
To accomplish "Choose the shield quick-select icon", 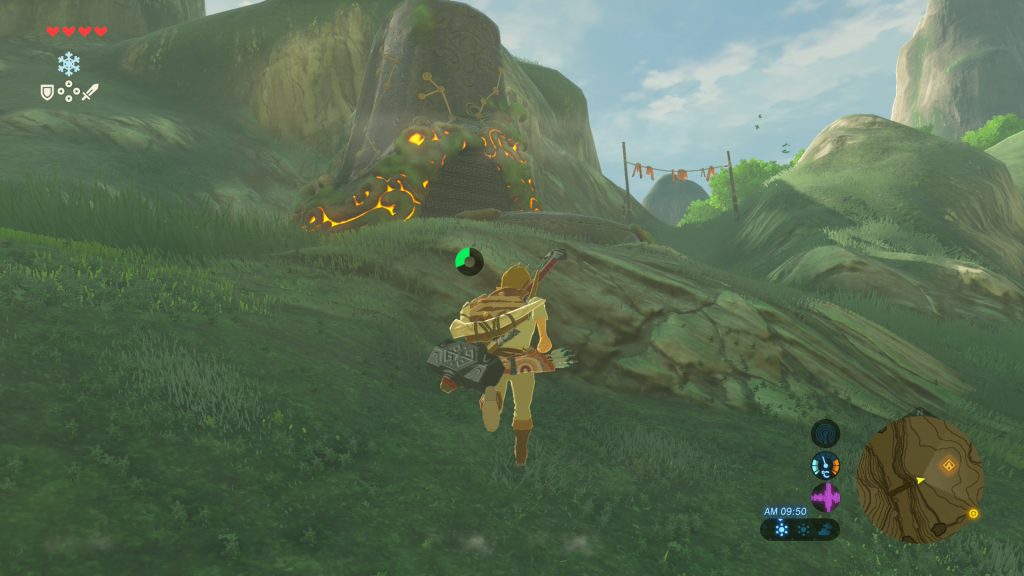I will [46, 91].
